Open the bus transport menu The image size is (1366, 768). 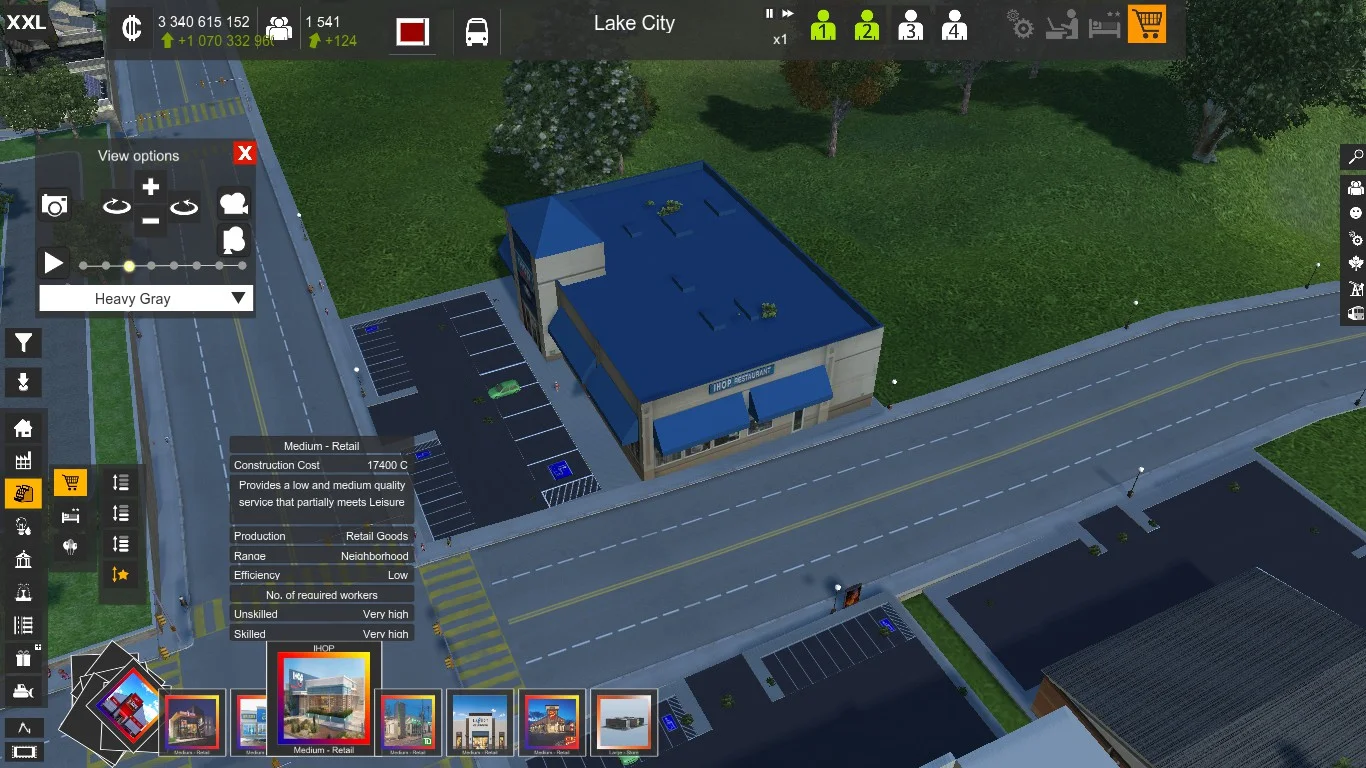coord(477,32)
